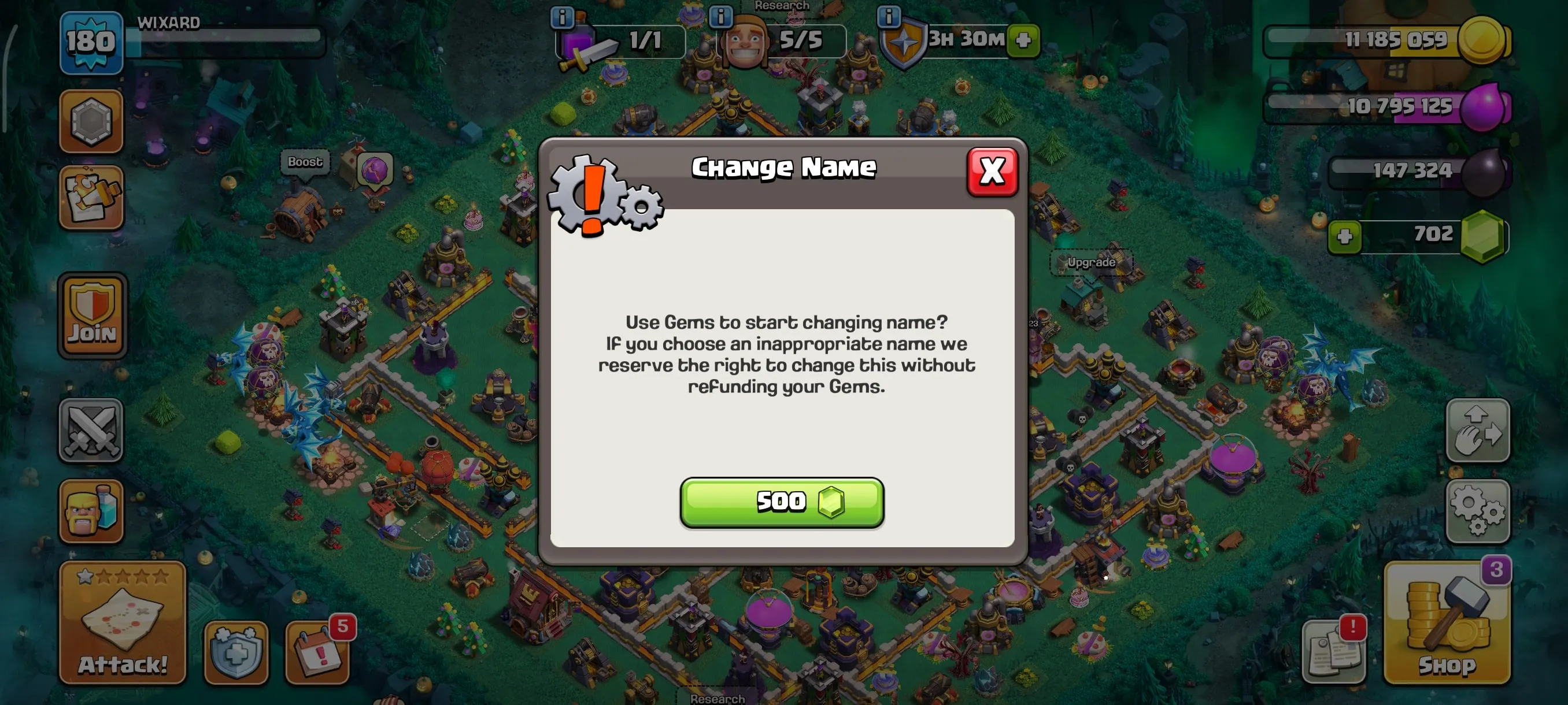1568x705 pixels.
Task: Open the events calendar showing 5 notifications
Action: 317,651
